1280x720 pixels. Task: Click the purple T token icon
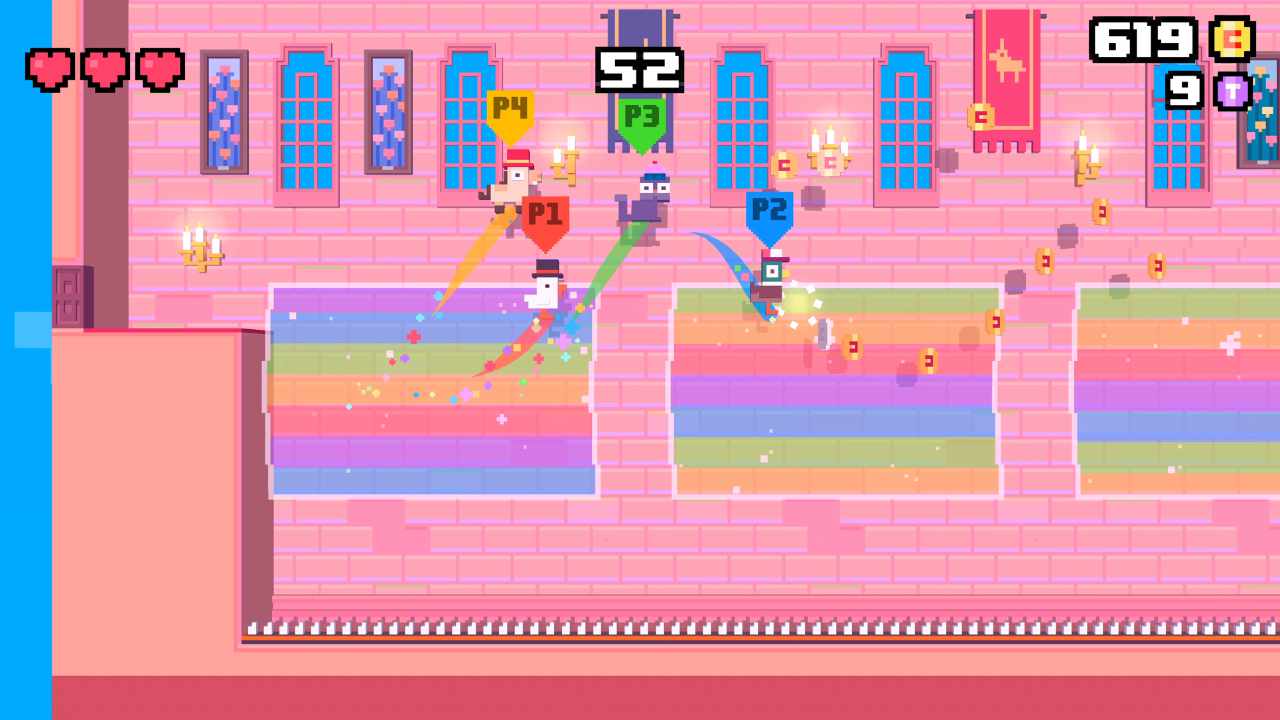pos(1233,92)
